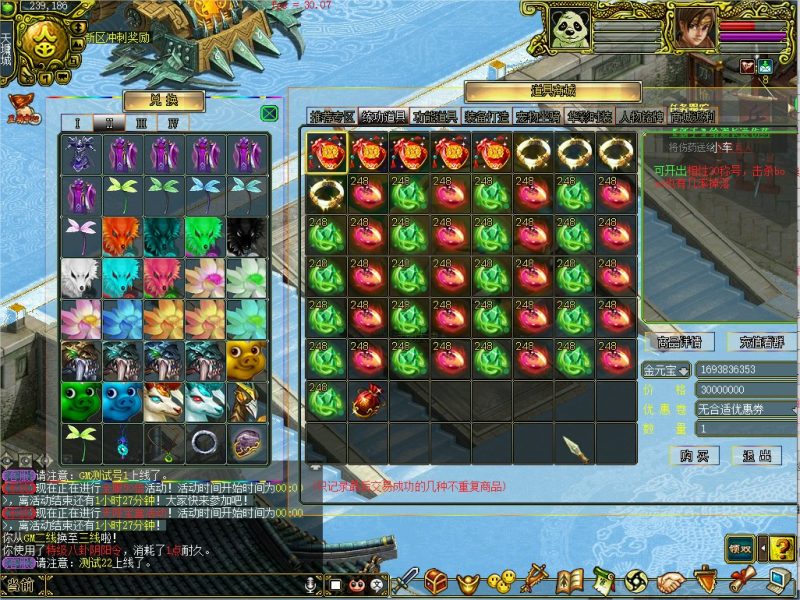Click the handshake icon on bottom toolbar
The width and height of the screenshot is (800, 600).
[668, 580]
